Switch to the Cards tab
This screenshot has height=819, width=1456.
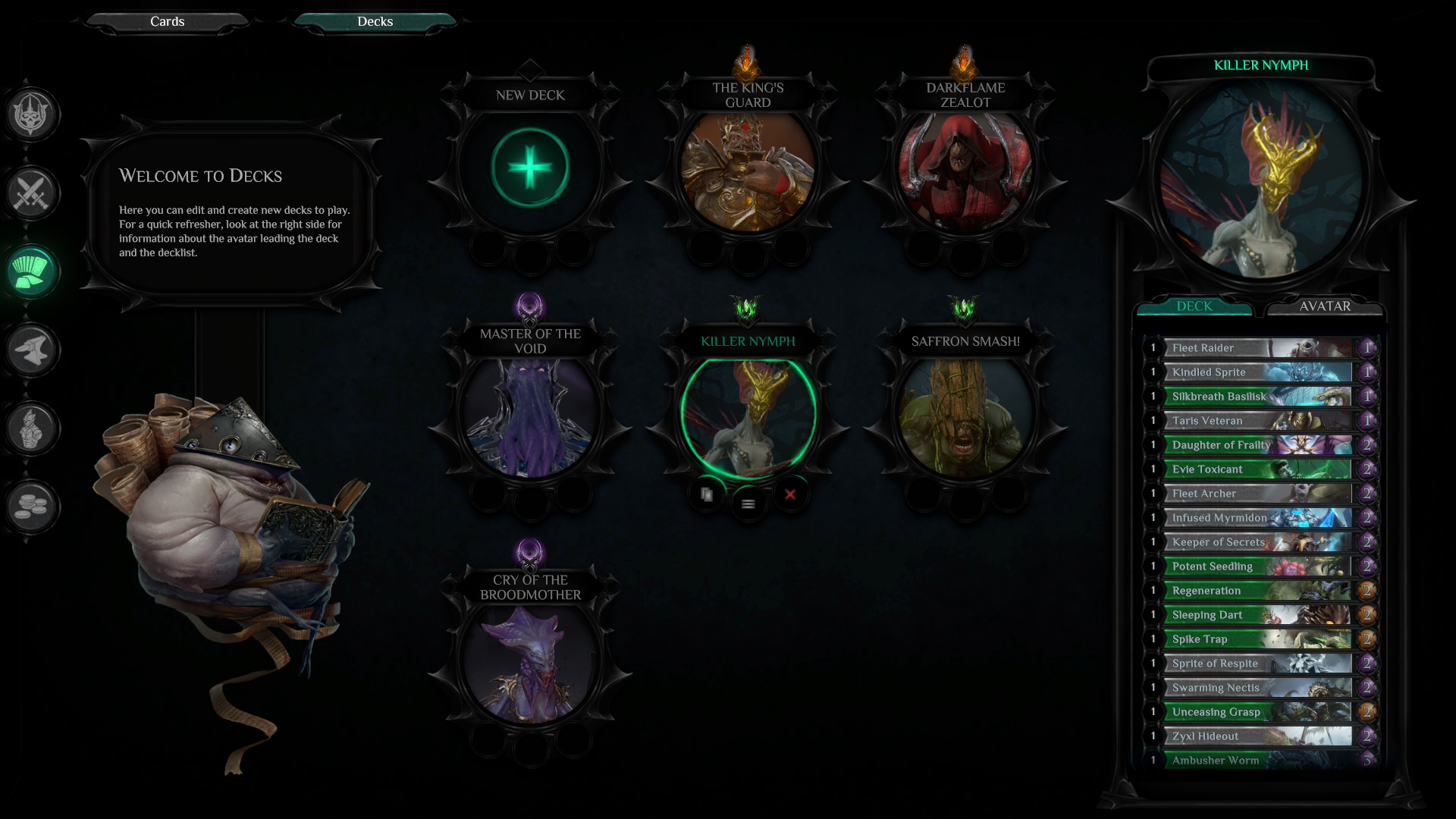point(167,21)
